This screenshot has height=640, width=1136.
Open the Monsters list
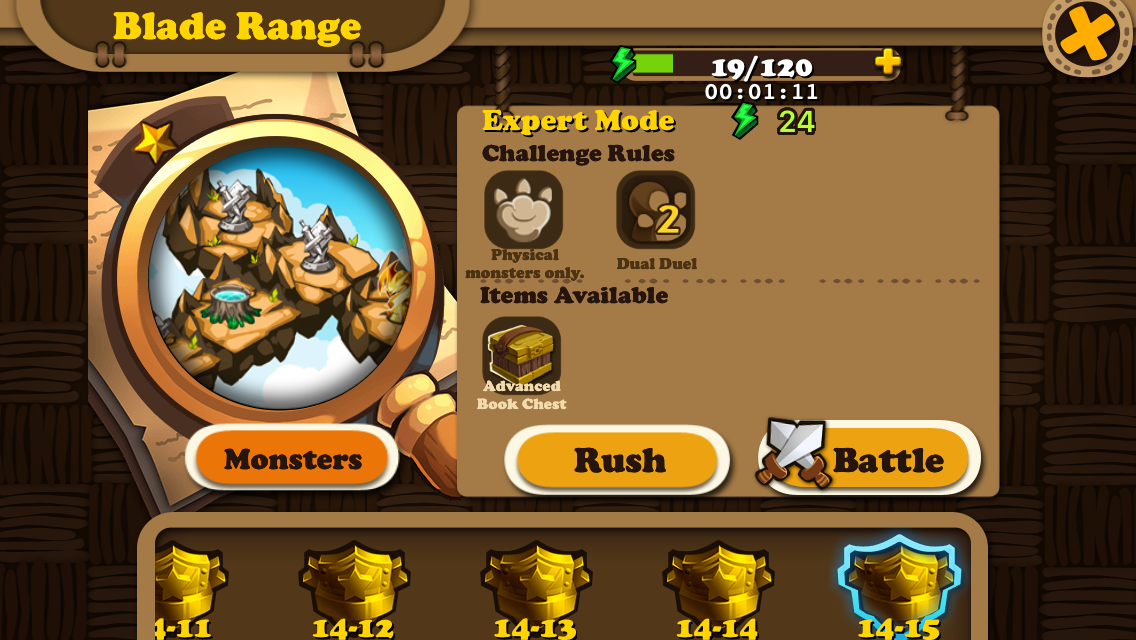(292, 459)
